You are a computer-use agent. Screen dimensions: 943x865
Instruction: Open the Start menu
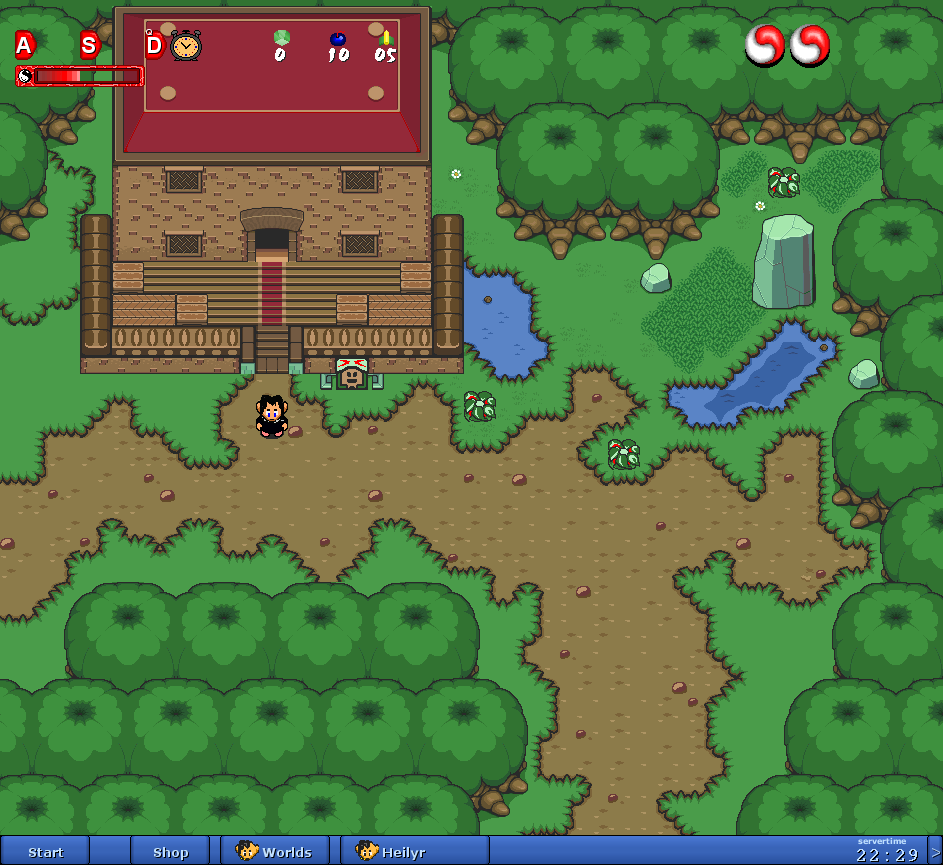point(45,852)
